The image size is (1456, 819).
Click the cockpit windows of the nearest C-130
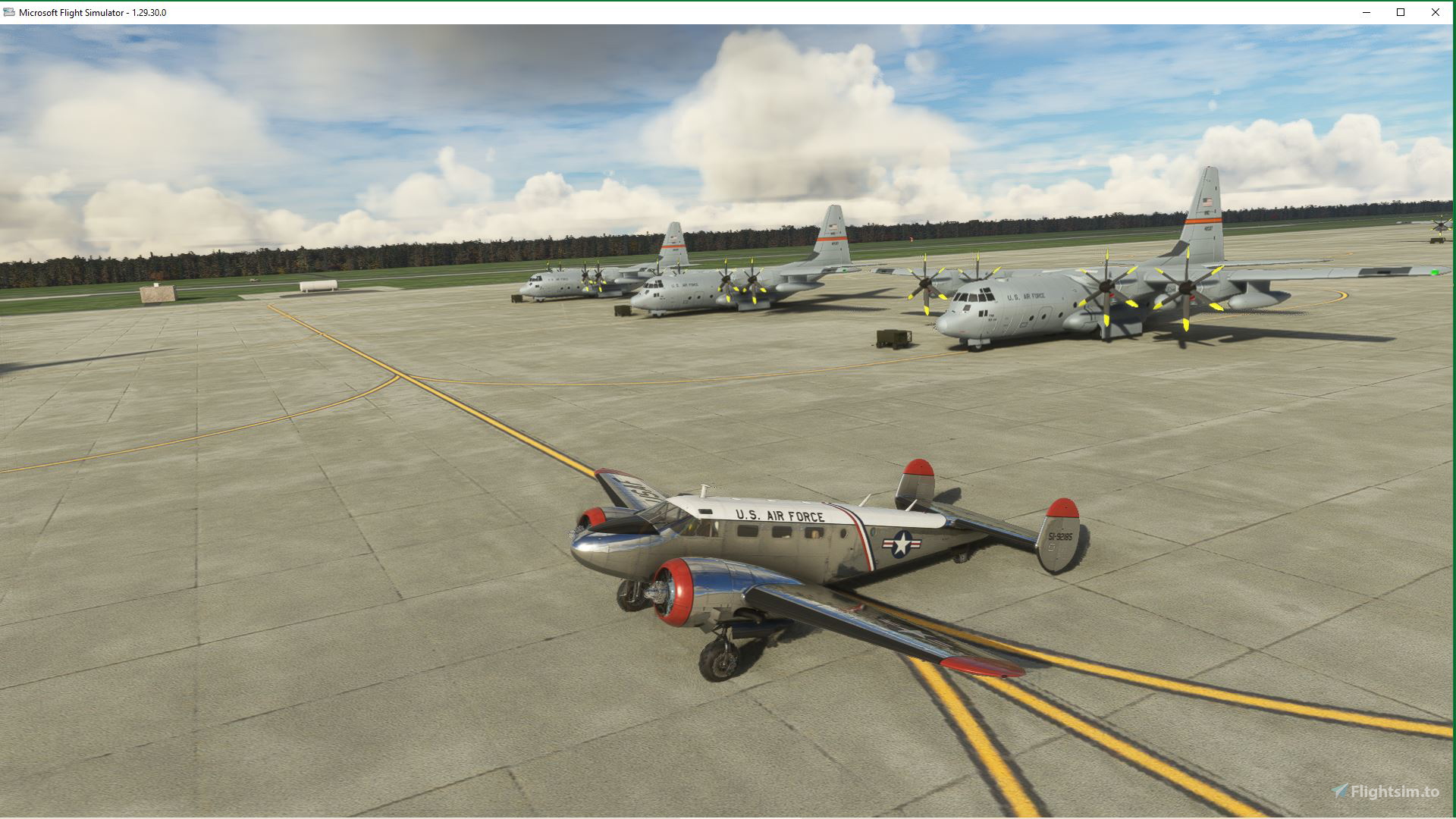coord(974,296)
